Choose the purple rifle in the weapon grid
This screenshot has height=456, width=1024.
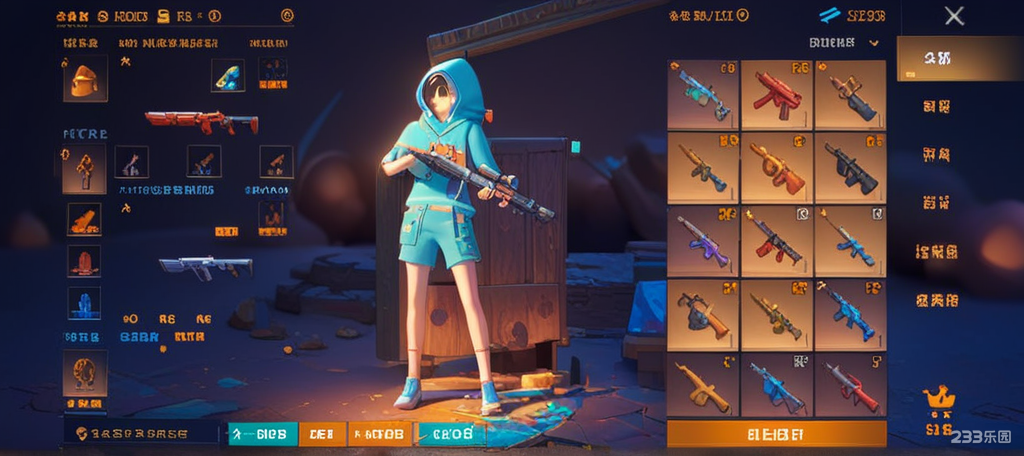pos(703,241)
